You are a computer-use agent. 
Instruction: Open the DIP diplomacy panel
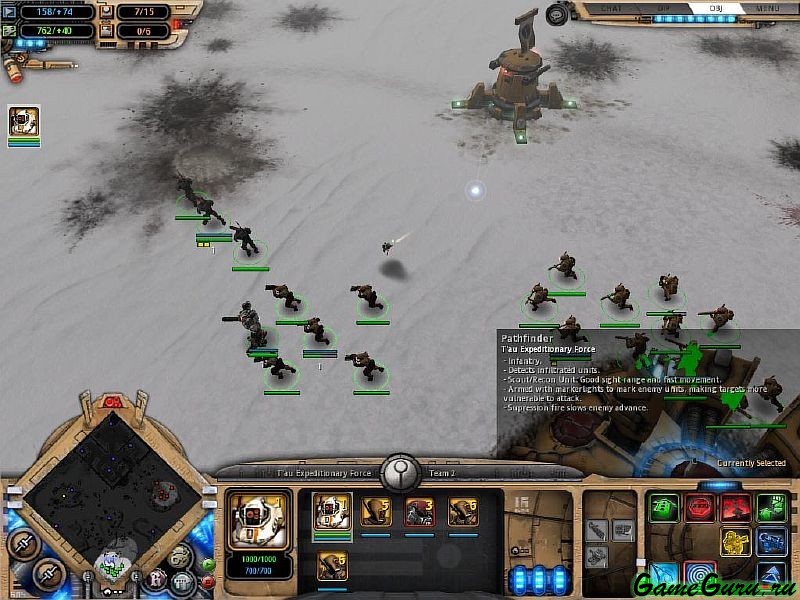coord(662,9)
